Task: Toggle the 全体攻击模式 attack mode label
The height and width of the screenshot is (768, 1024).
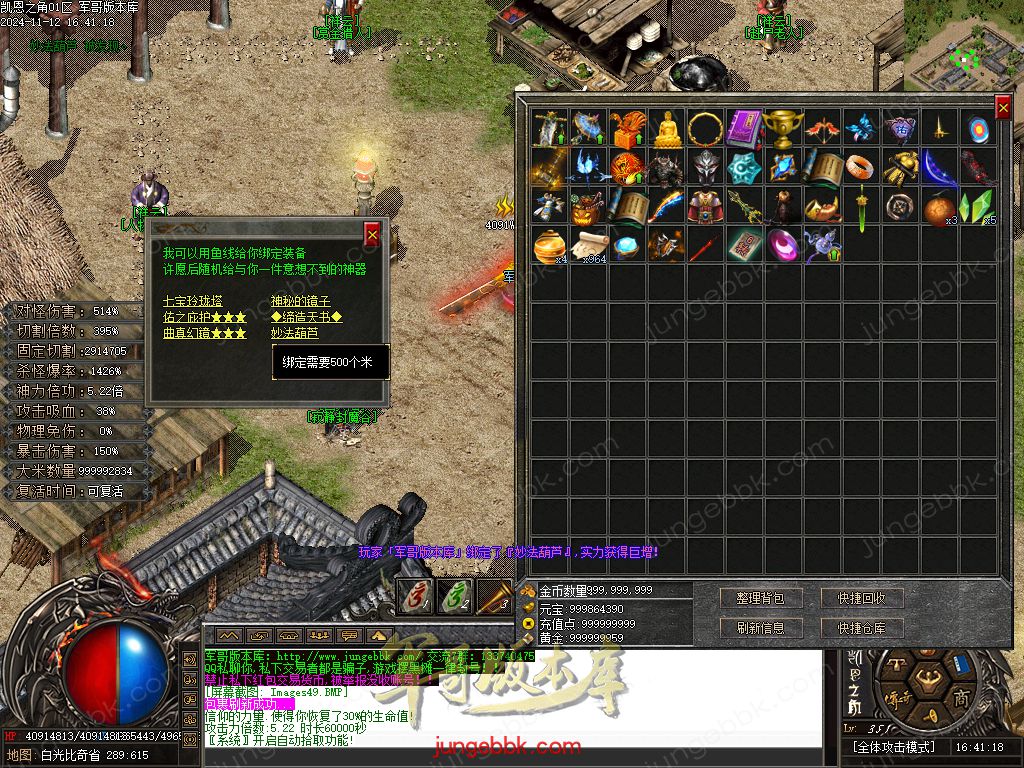Action: [893, 747]
